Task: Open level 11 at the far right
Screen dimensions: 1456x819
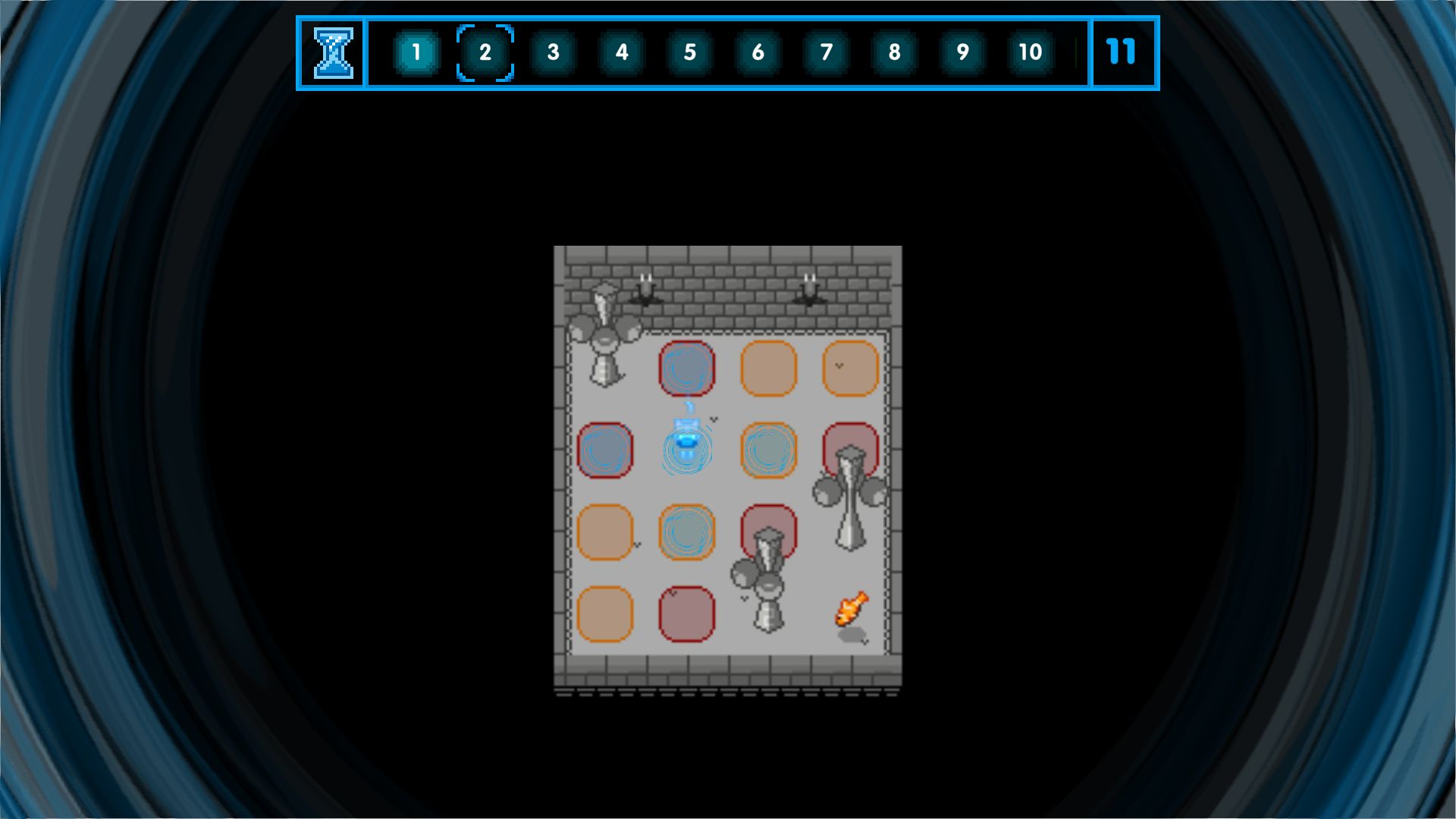Action: [1121, 52]
